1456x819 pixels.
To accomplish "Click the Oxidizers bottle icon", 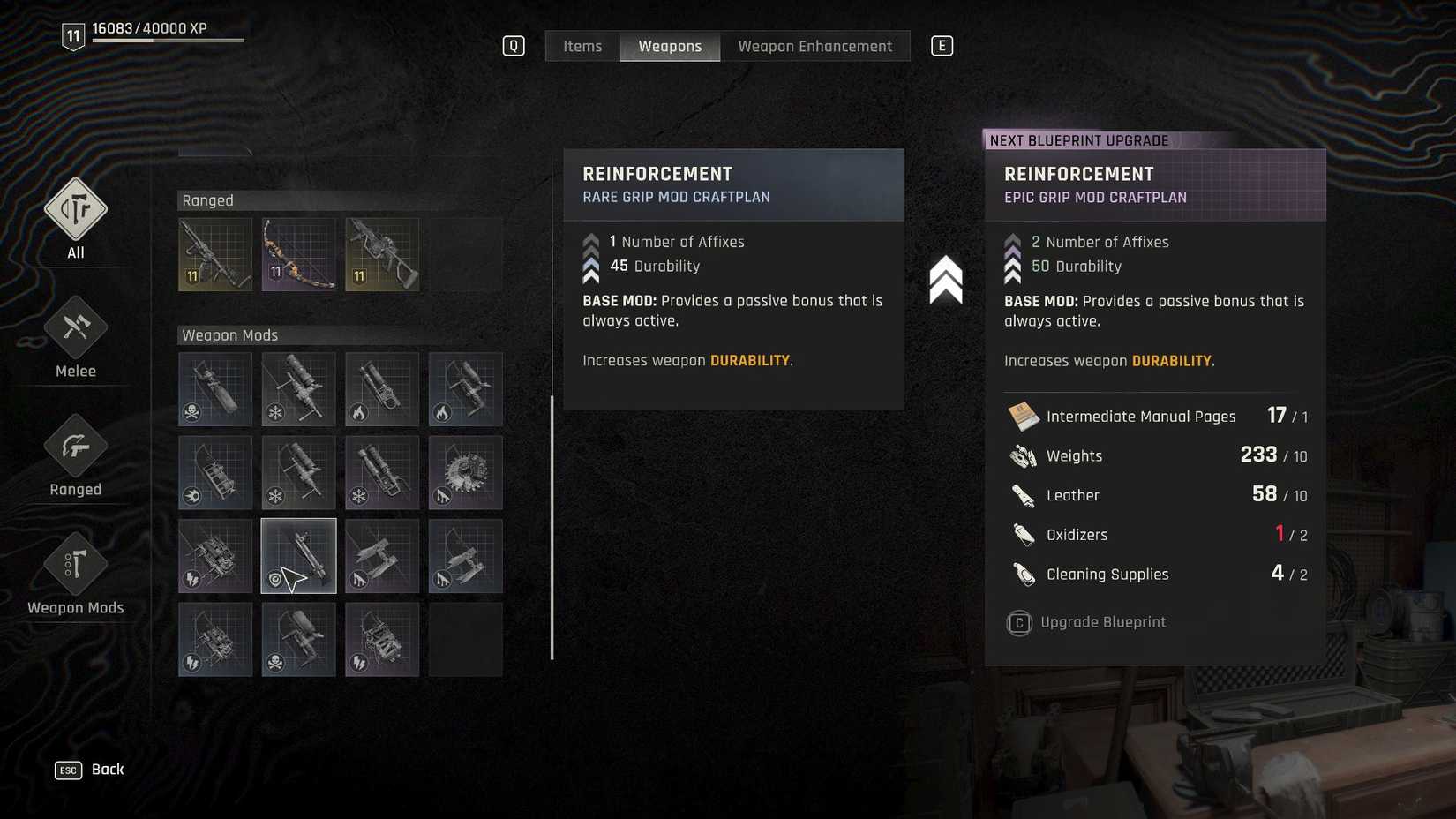I will [x=1023, y=534].
